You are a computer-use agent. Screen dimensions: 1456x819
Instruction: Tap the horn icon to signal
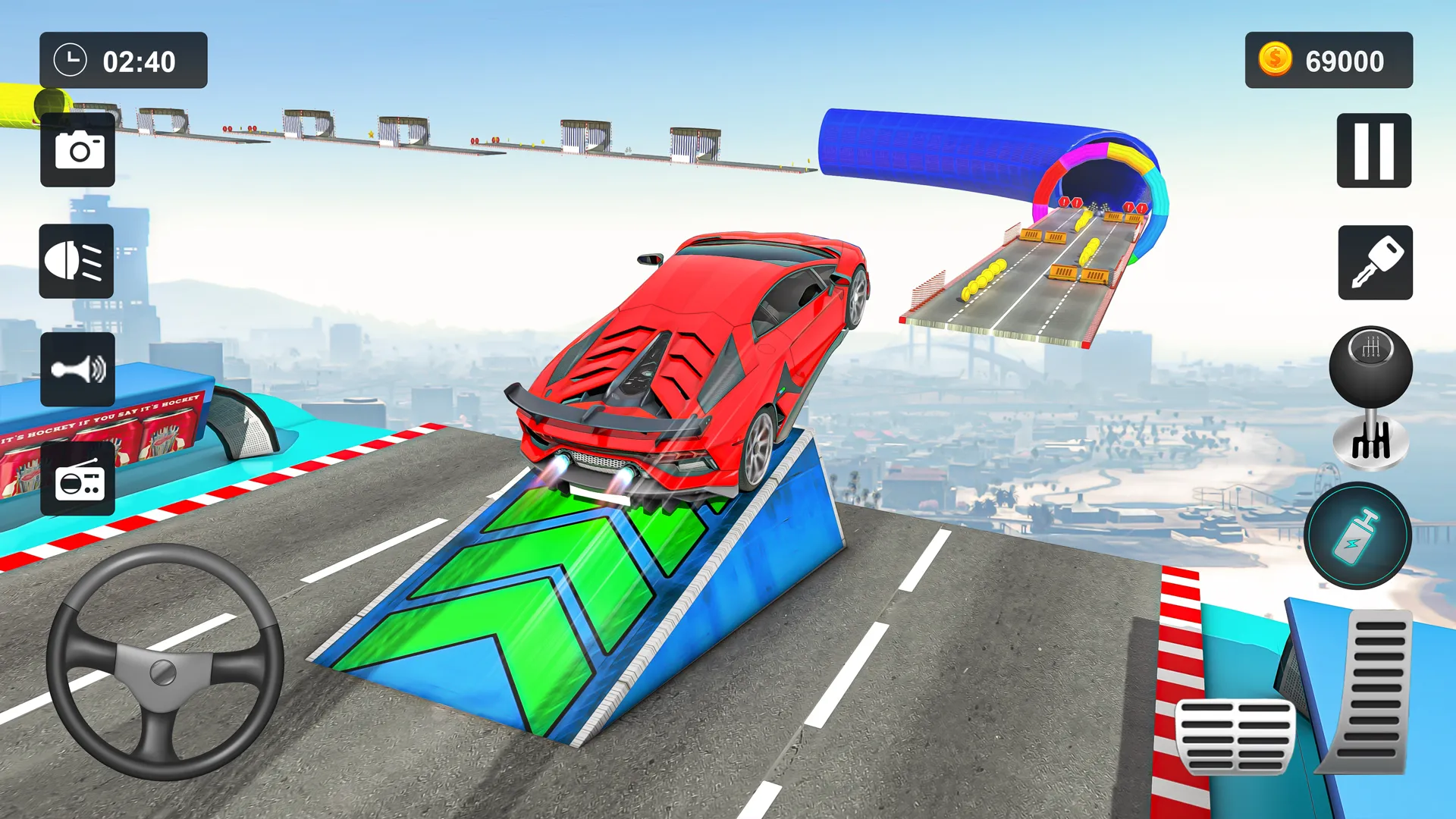[77, 371]
